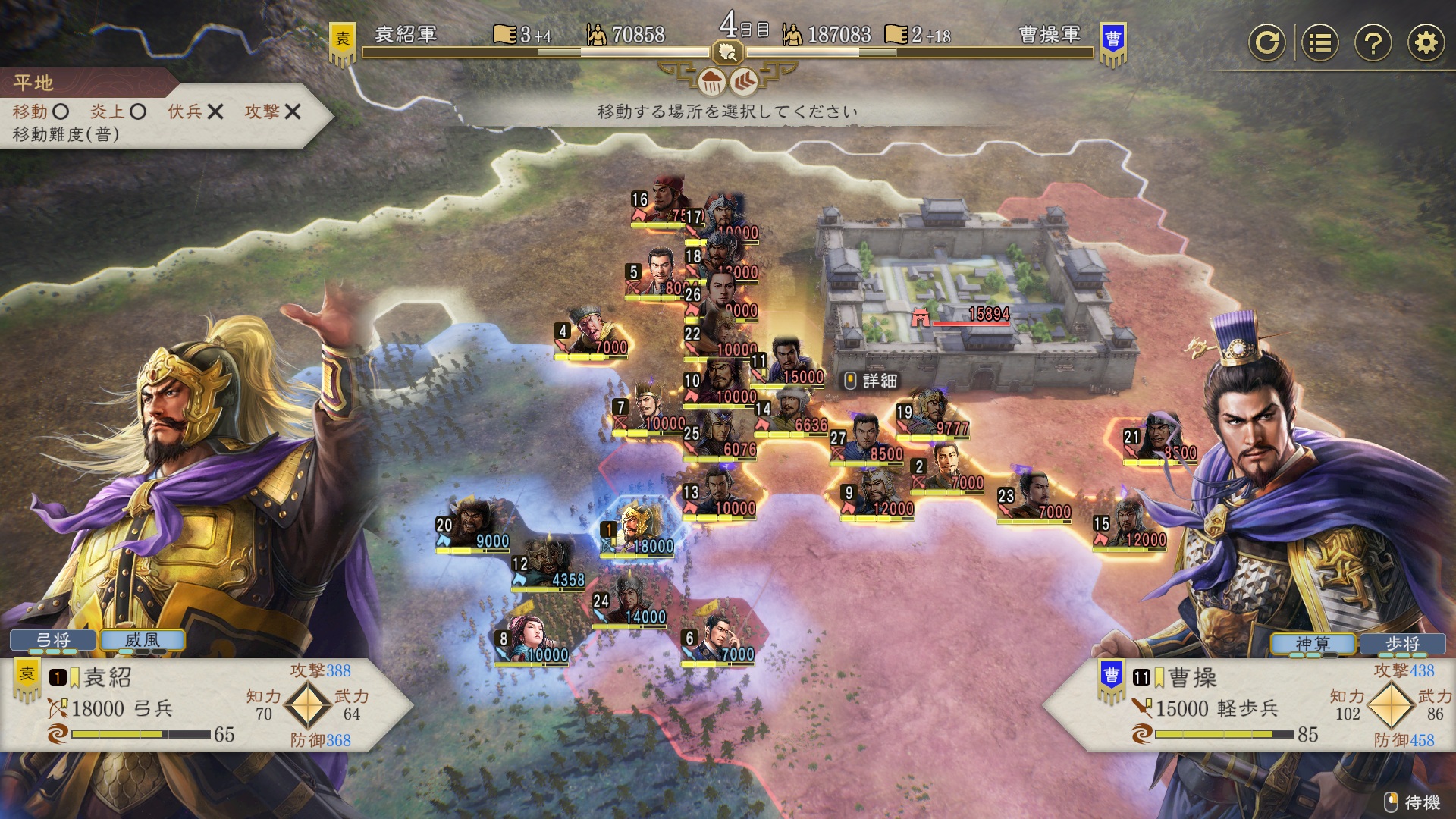Select unit 20 with 9000 troops
Image resolution: width=1456 pixels, height=819 pixels.
473,525
